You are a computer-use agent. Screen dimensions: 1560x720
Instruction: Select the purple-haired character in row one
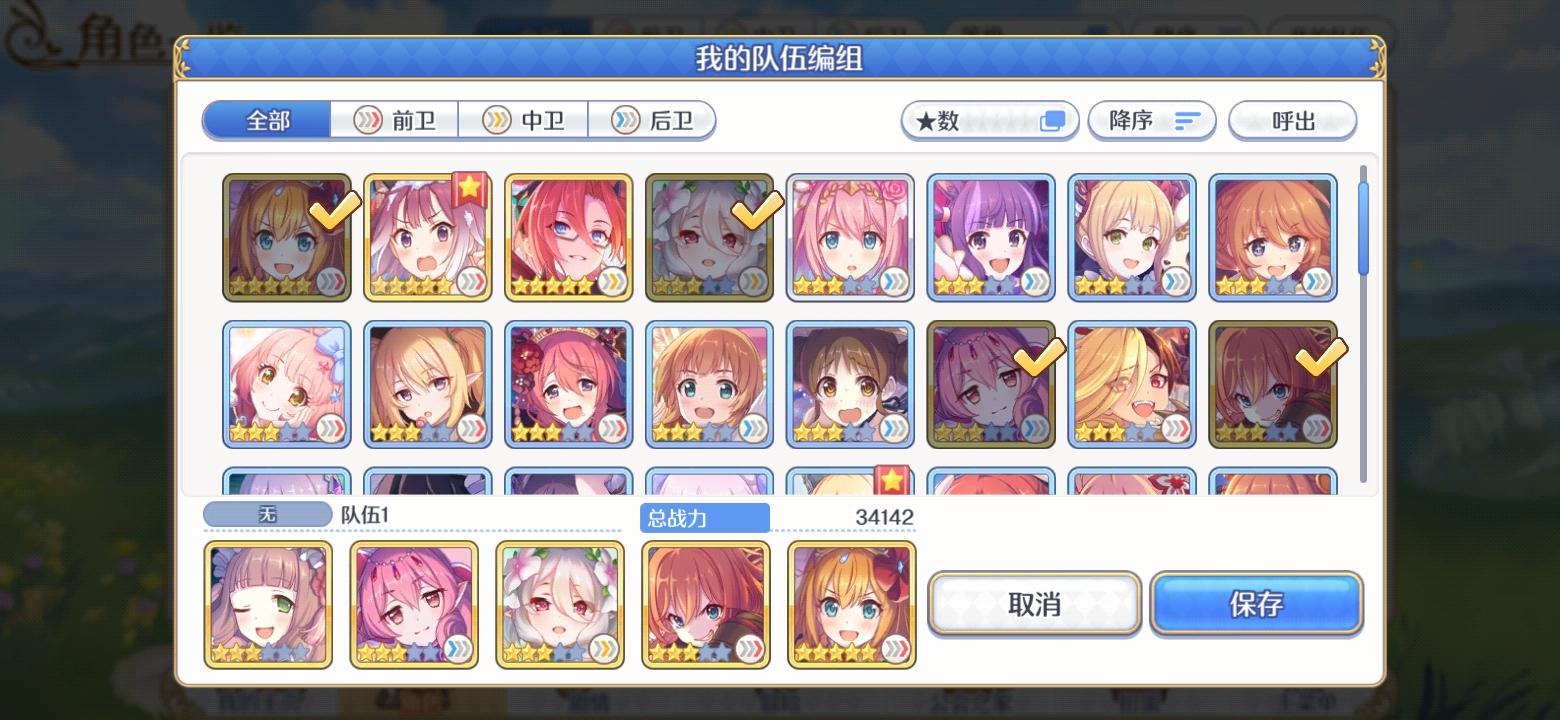[991, 238]
